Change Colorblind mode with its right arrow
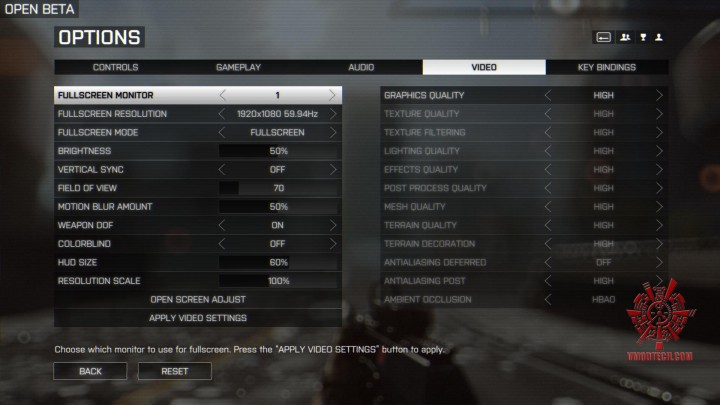The width and height of the screenshot is (720, 405). click(x=333, y=244)
